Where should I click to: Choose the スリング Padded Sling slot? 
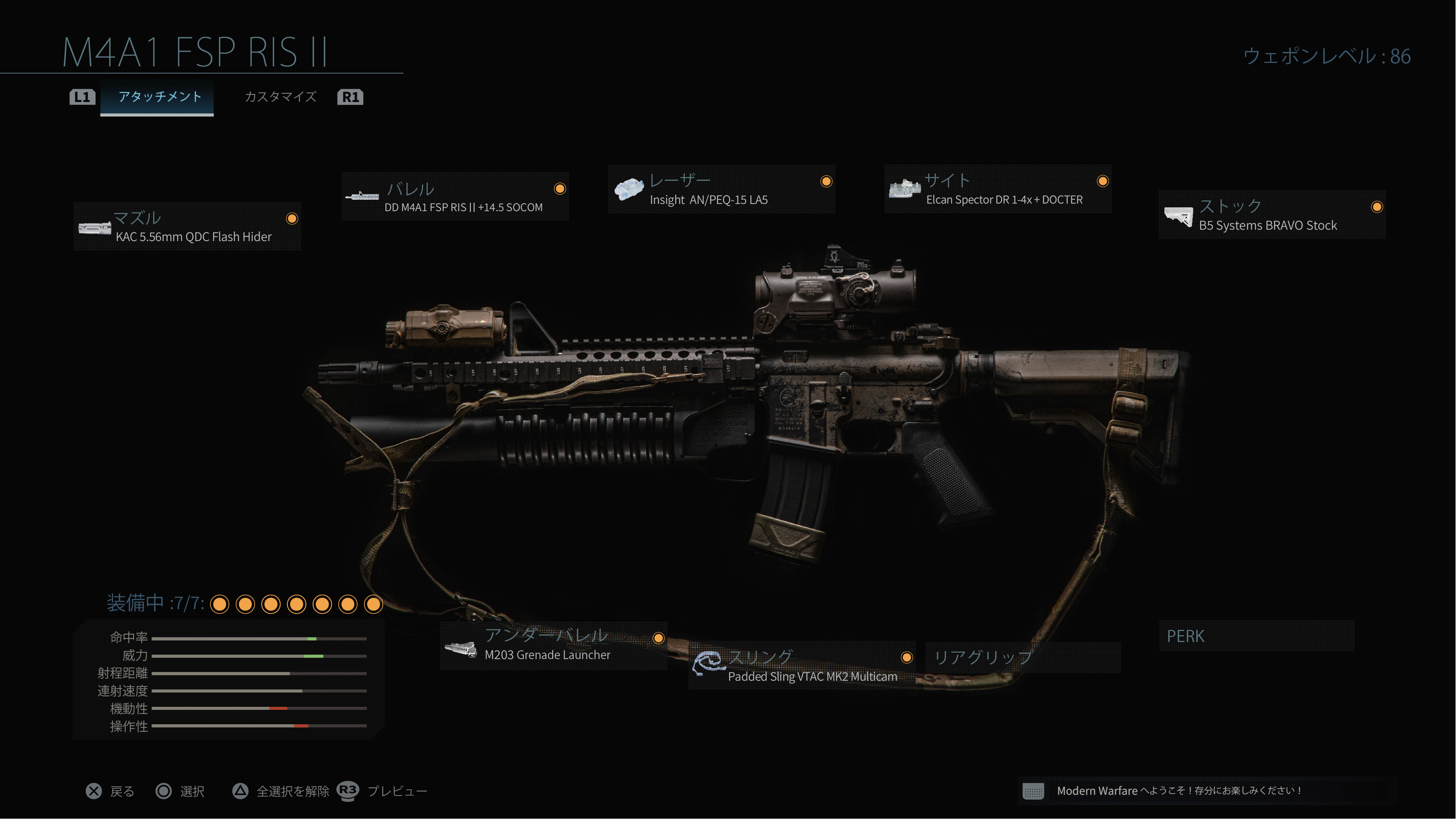coord(802,666)
